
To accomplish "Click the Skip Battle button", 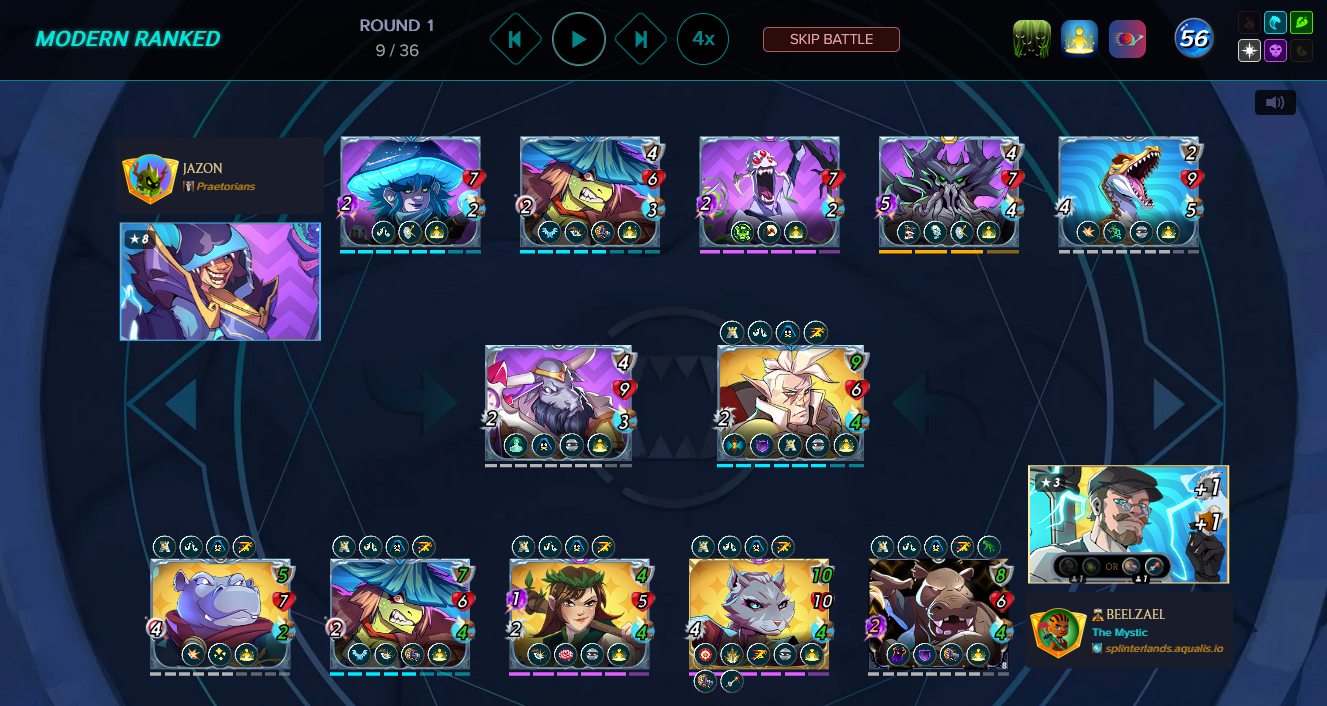I will pyautogui.click(x=831, y=39).
